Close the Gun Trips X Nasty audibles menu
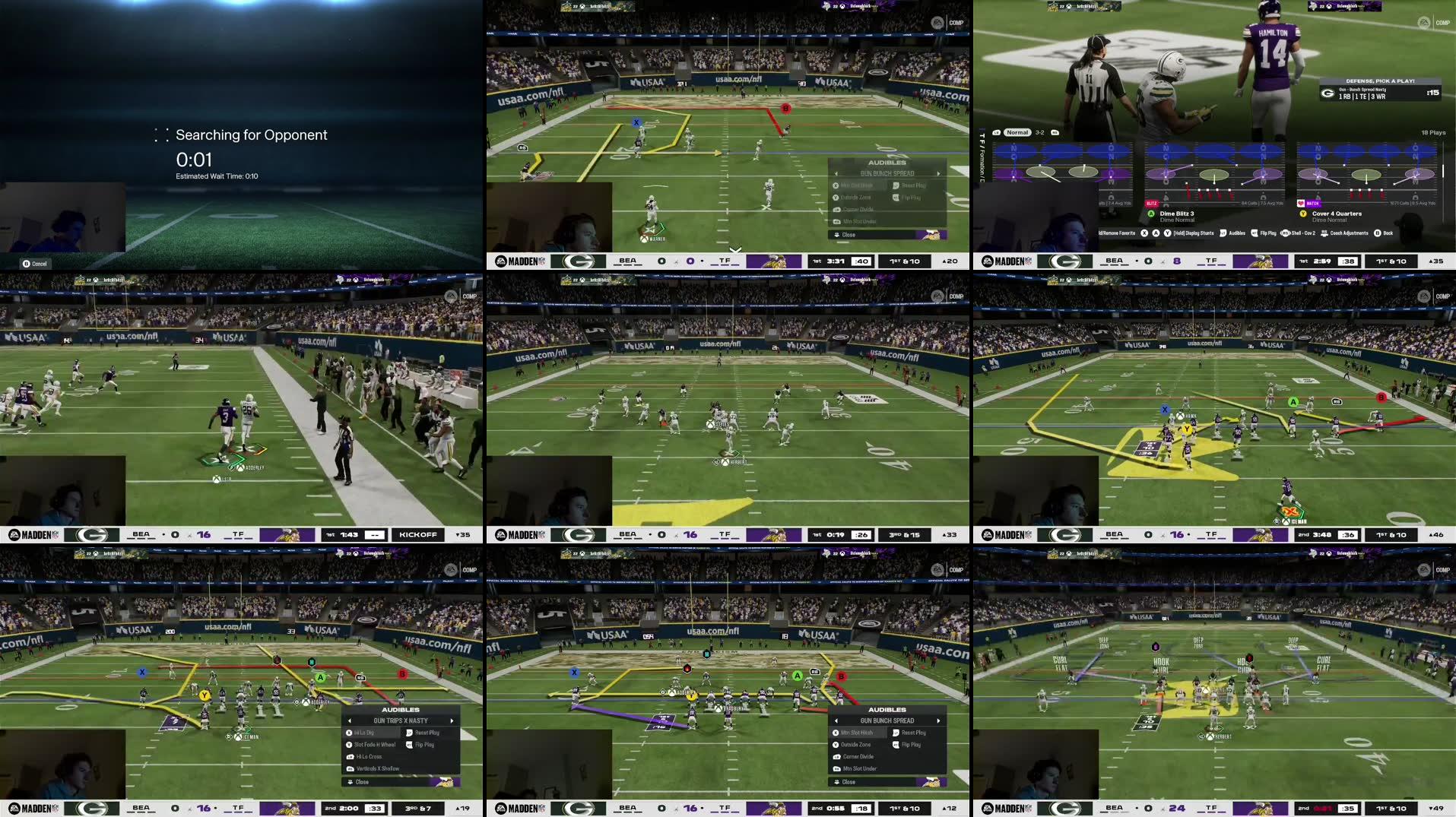This screenshot has height=817, width=1456. pyautogui.click(x=362, y=781)
